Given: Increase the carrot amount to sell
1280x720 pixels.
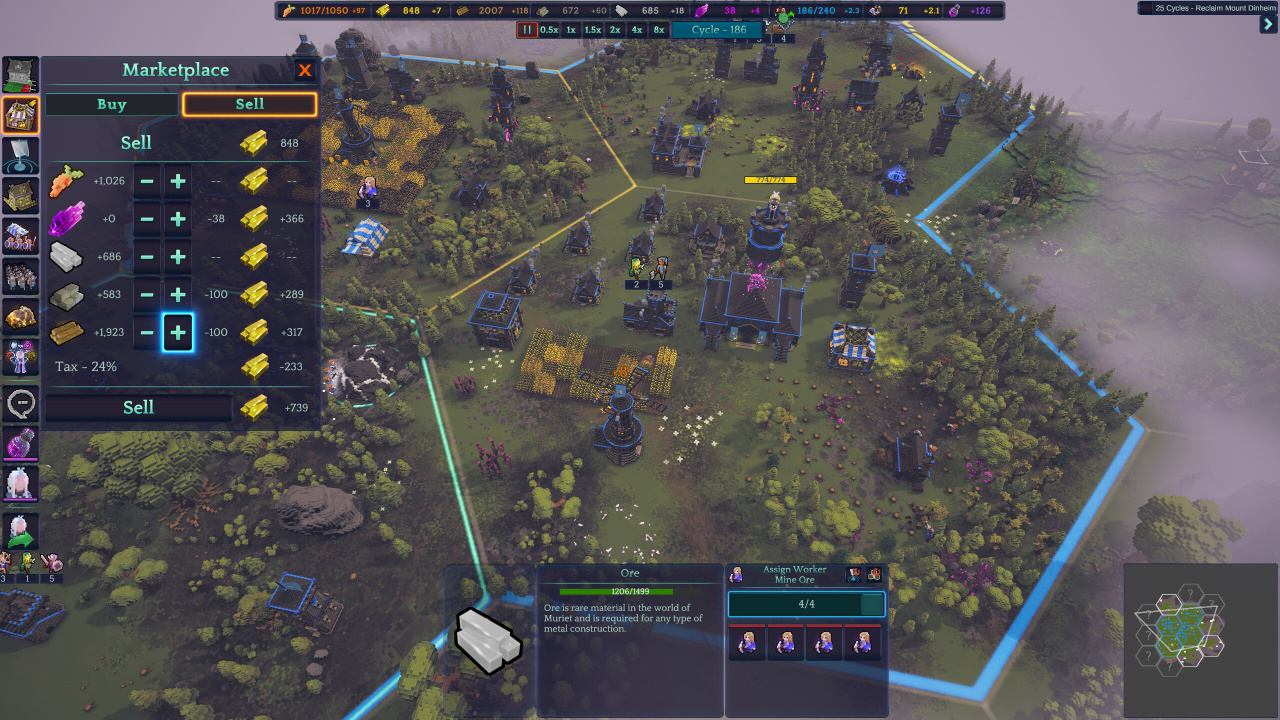Looking at the screenshot, I should 178,181.
